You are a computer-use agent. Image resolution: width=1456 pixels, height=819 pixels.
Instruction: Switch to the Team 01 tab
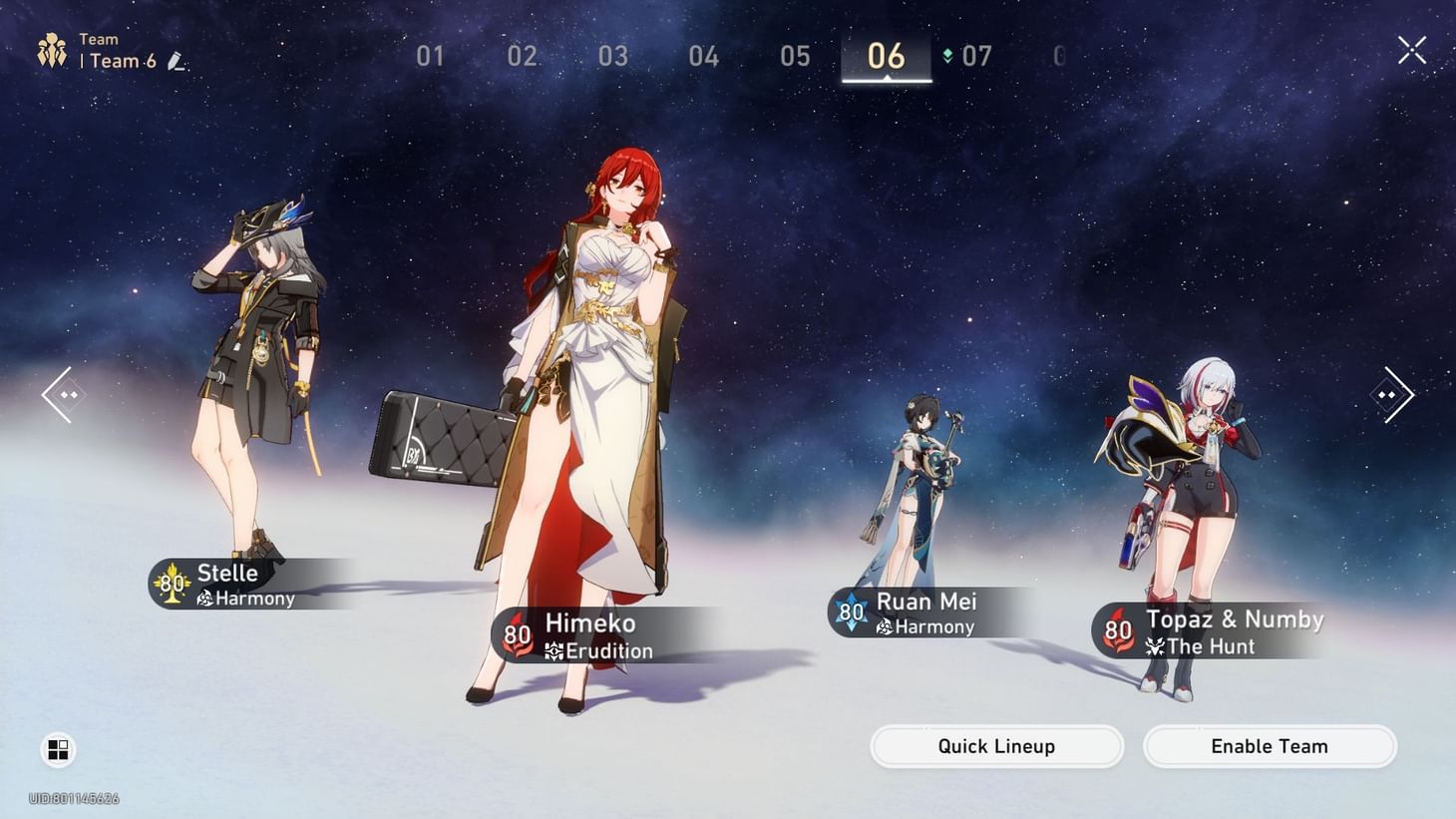431,57
